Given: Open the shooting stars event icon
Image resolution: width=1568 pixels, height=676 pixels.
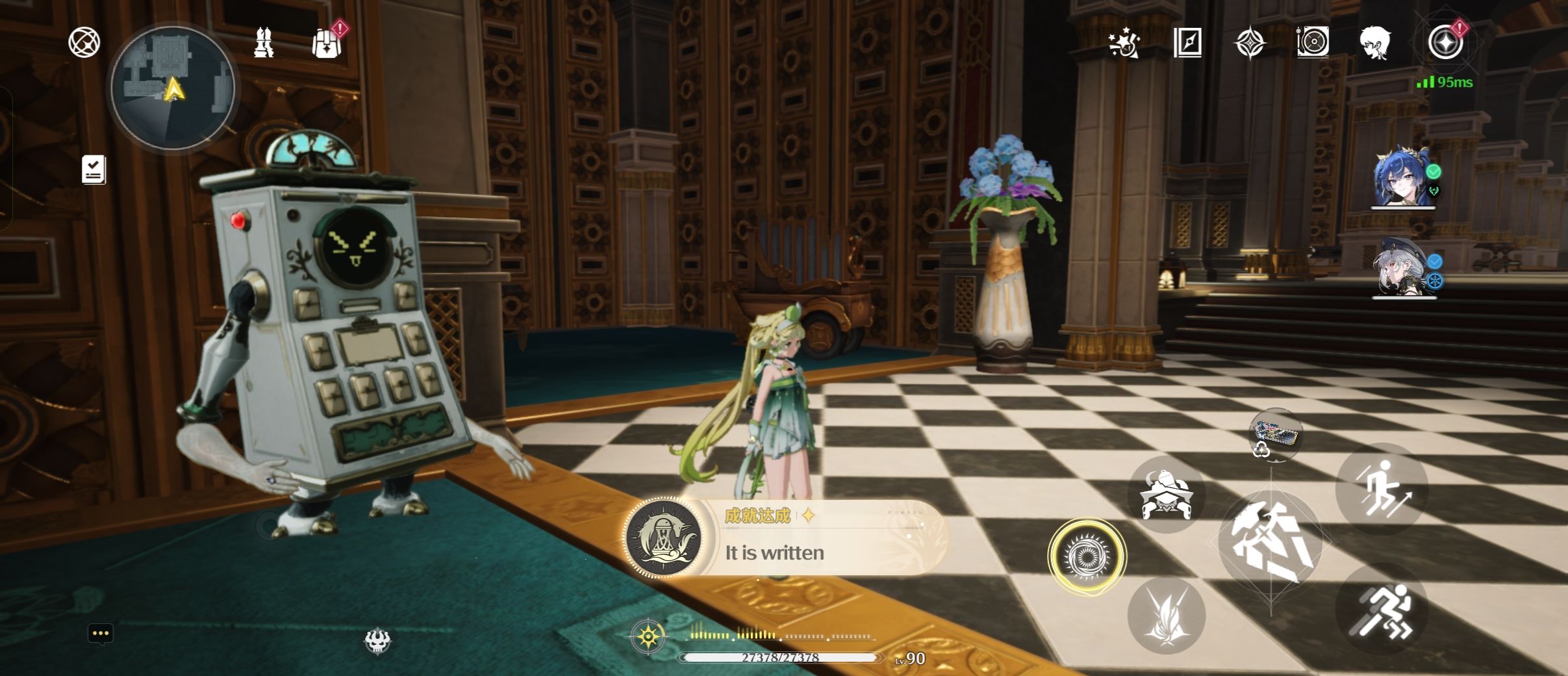Looking at the screenshot, I should click(x=1124, y=43).
